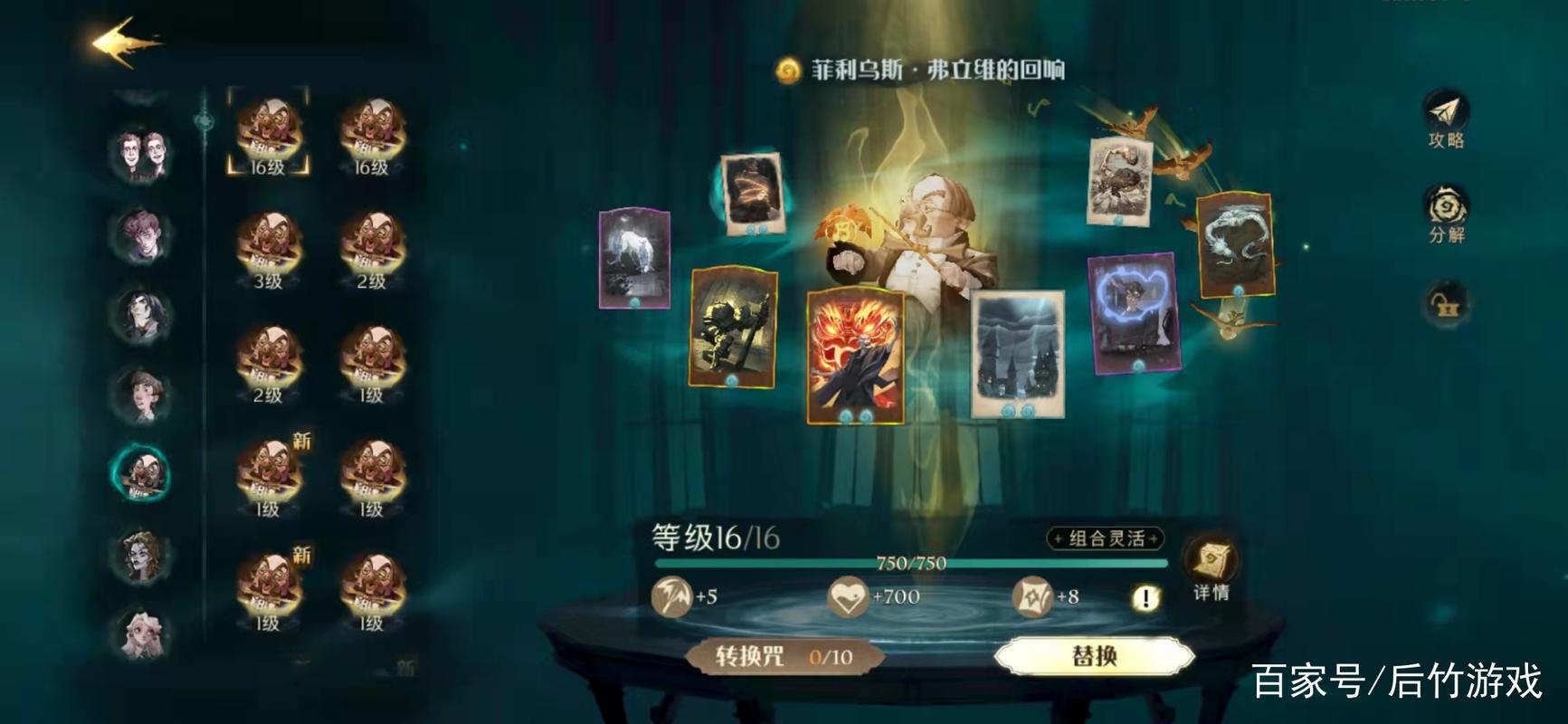1568x724 pixels.
Task: Click the unlock padlock icon on the right
Action: tap(1445, 305)
